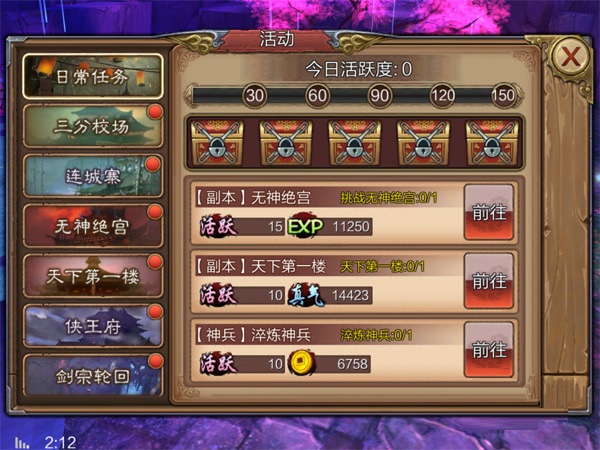Select the 日常任务 tab
The height and width of the screenshot is (450, 600).
tap(91, 76)
